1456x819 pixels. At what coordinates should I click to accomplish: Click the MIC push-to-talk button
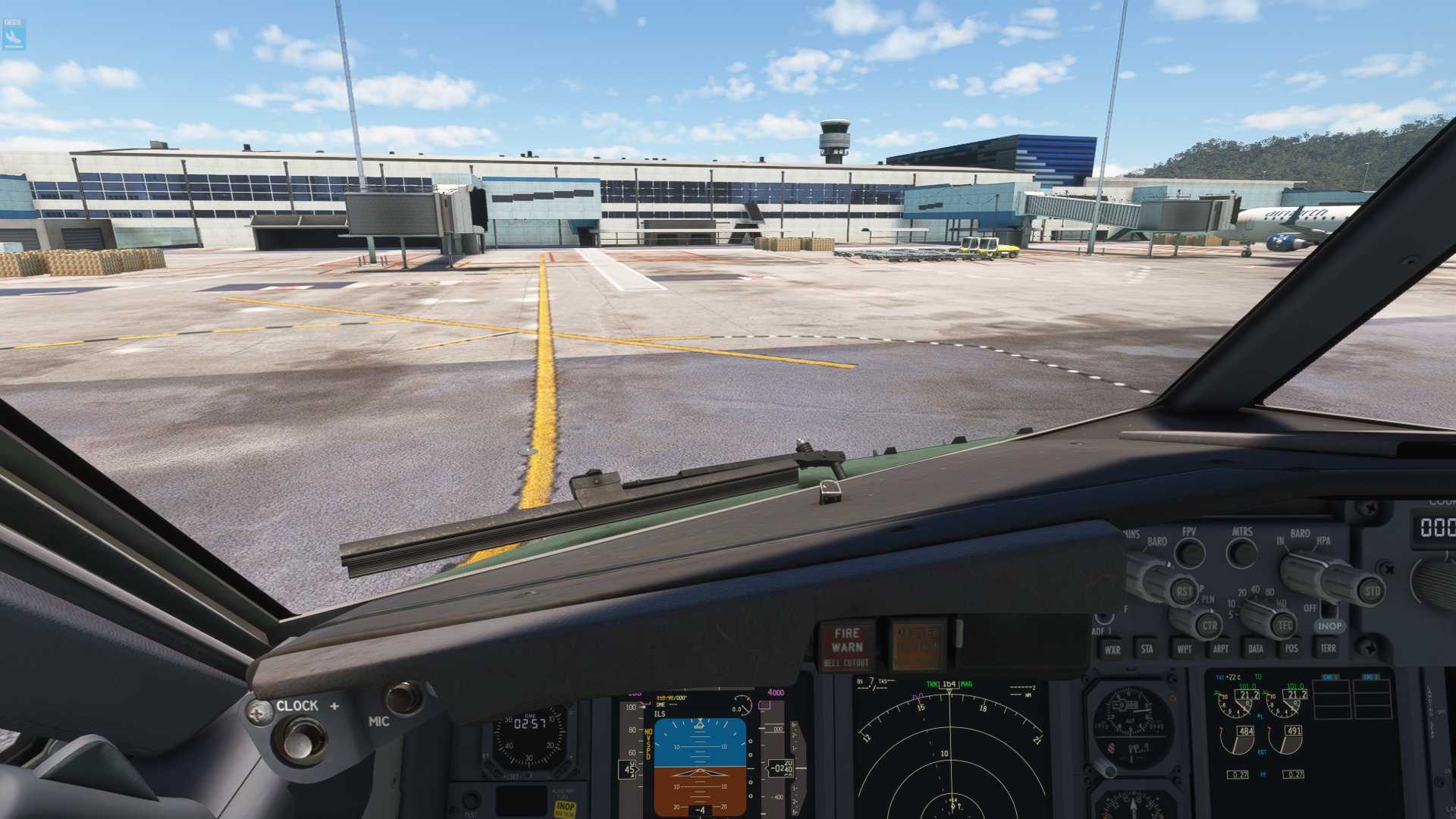(x=403, y=698)
